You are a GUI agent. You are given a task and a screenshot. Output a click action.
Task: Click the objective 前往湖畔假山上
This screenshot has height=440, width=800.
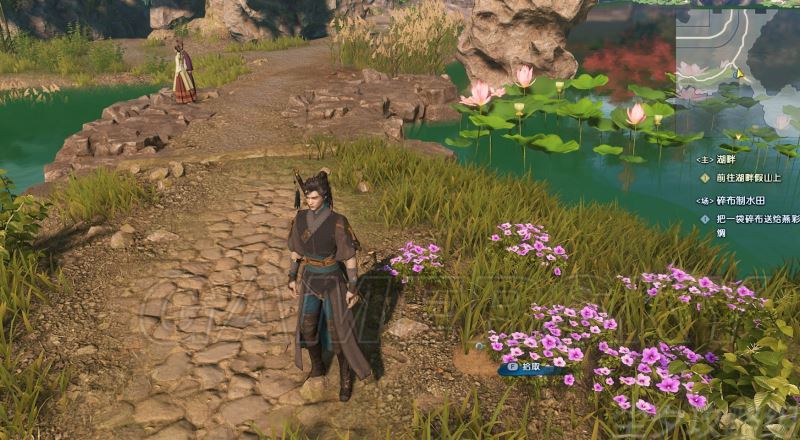pyautogui.click(x=750, y=177)
